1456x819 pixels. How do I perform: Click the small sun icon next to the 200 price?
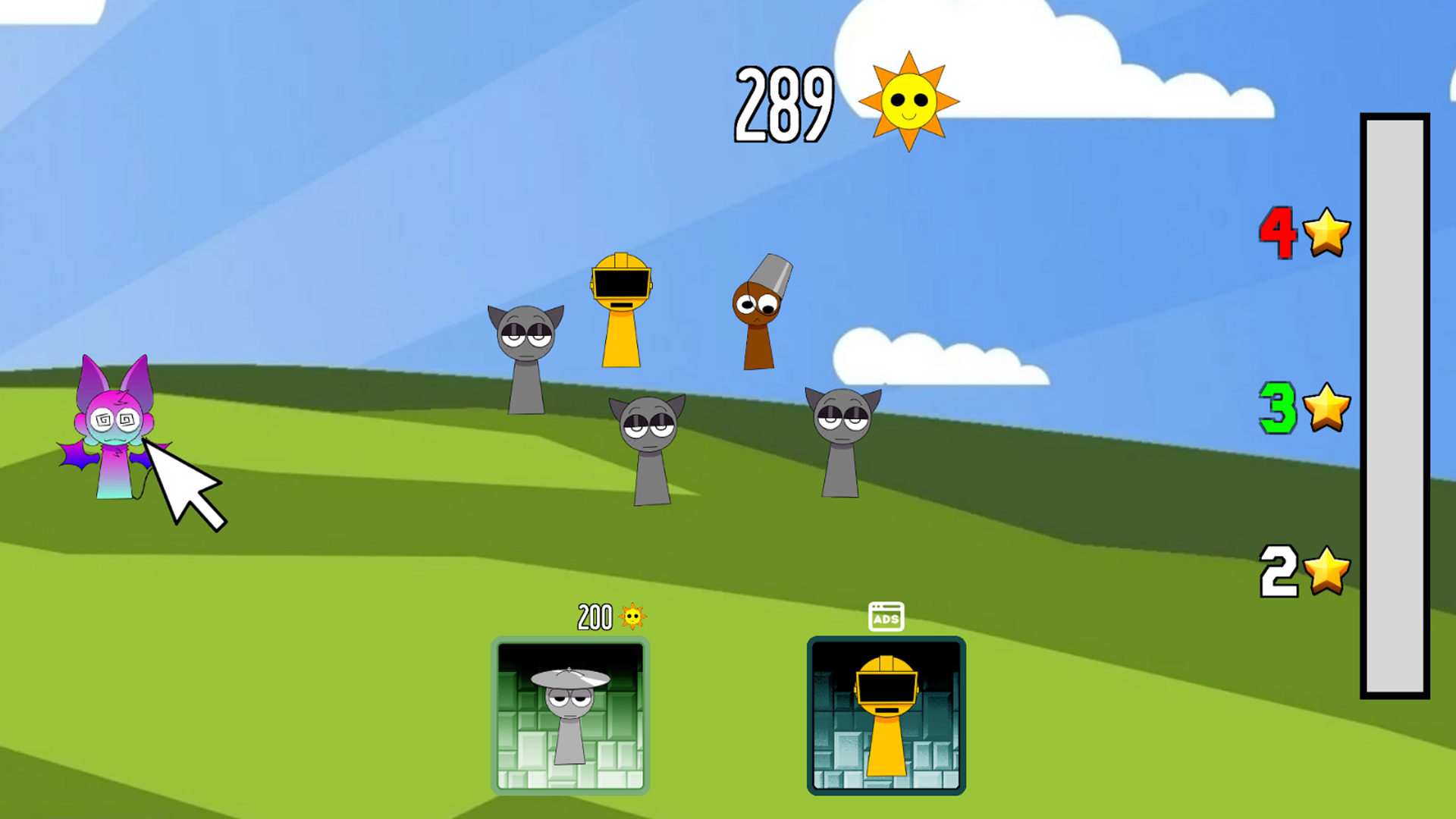(x=632, y=617)
